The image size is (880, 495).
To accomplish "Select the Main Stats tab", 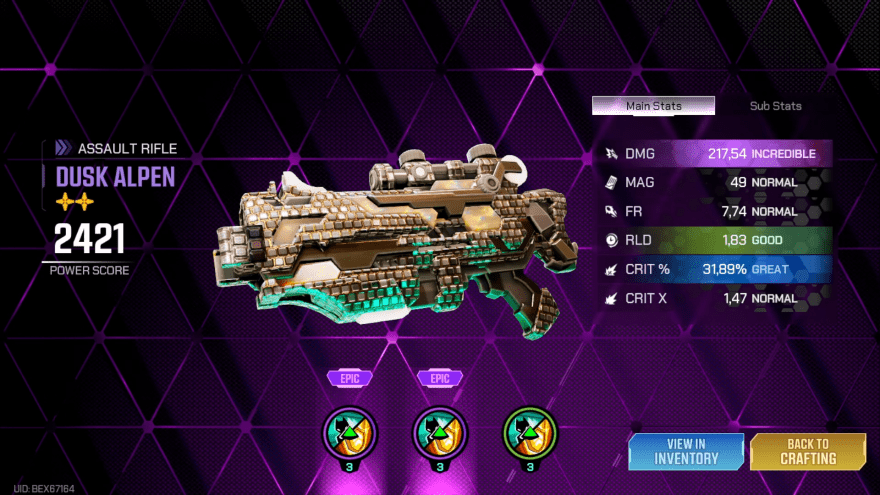I will [653, 106].
